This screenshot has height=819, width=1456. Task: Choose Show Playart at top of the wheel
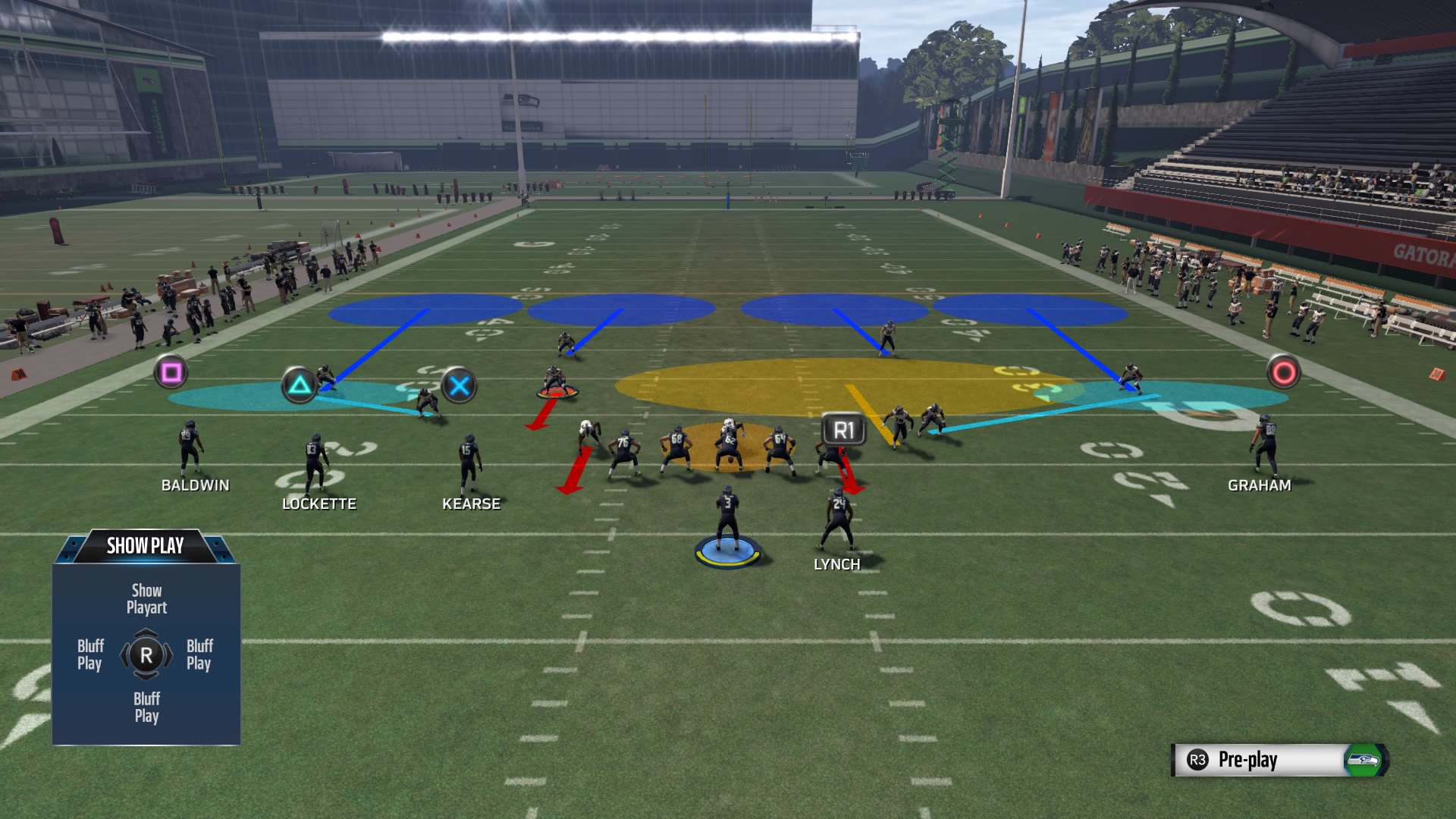point(146,598)
